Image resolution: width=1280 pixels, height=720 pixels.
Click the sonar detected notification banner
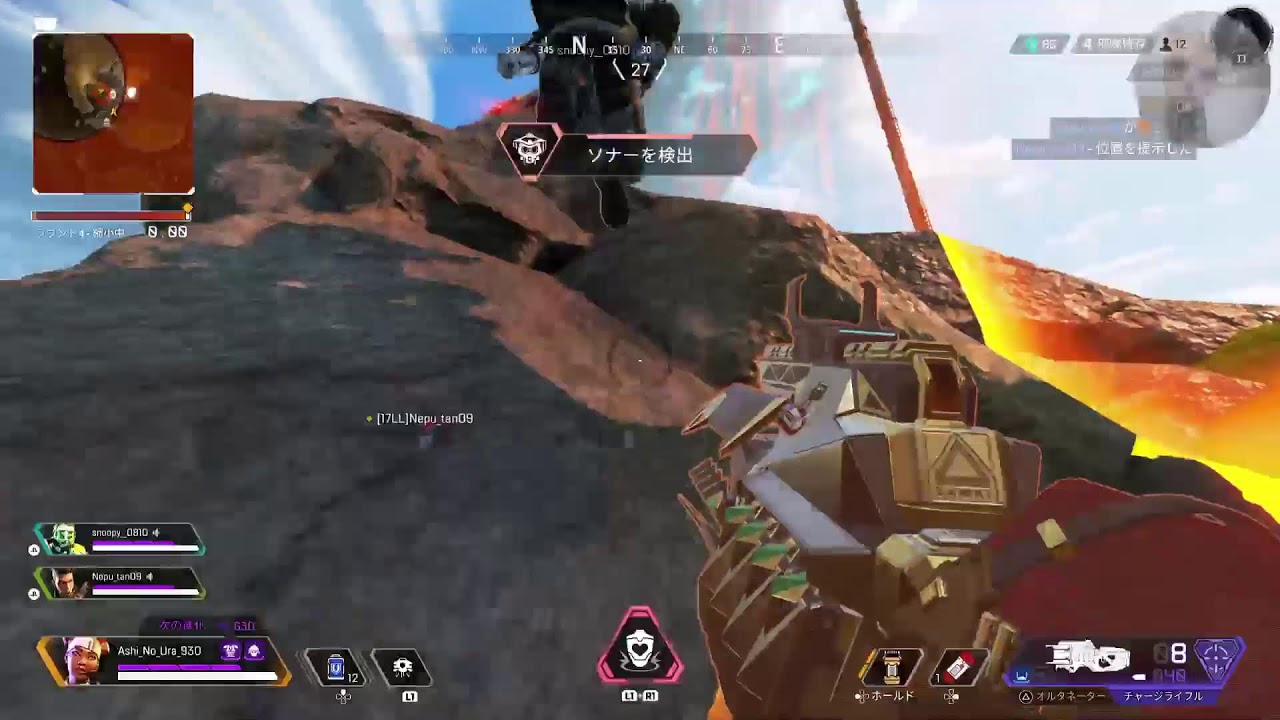click(628, 155)
